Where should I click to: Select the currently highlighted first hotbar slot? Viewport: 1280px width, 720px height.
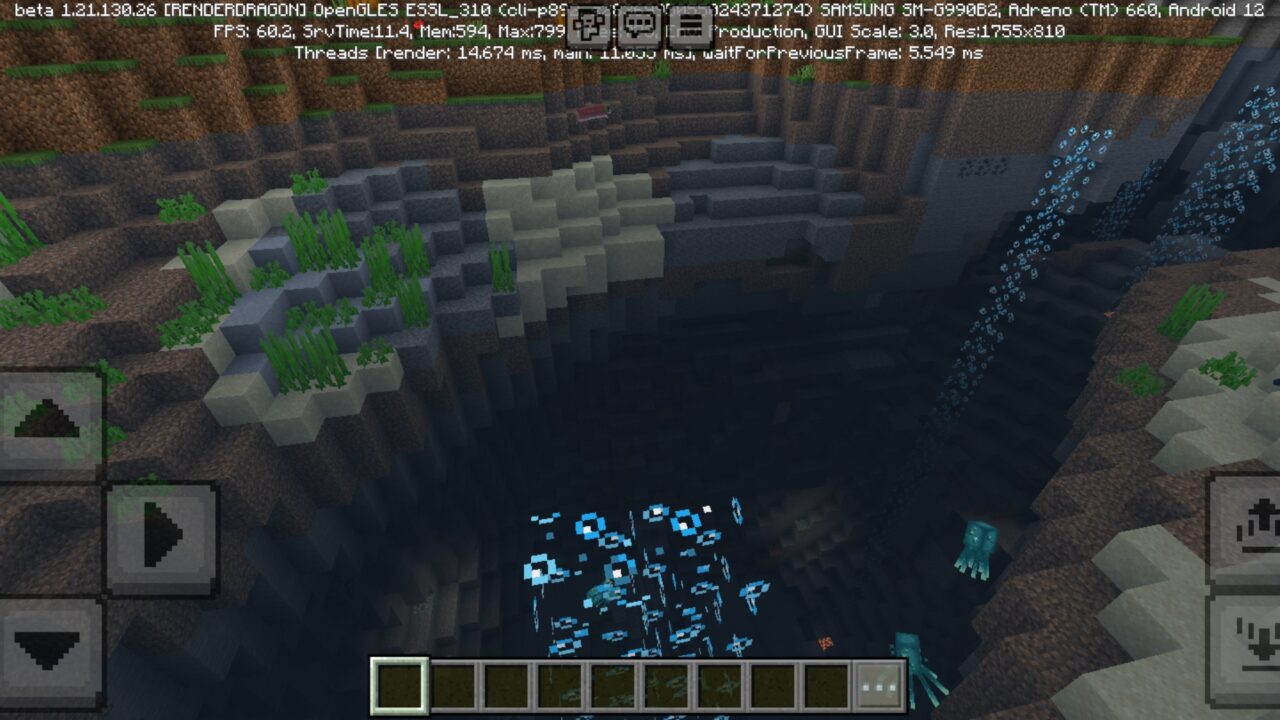pyautogui.click(x=397, y=683)
